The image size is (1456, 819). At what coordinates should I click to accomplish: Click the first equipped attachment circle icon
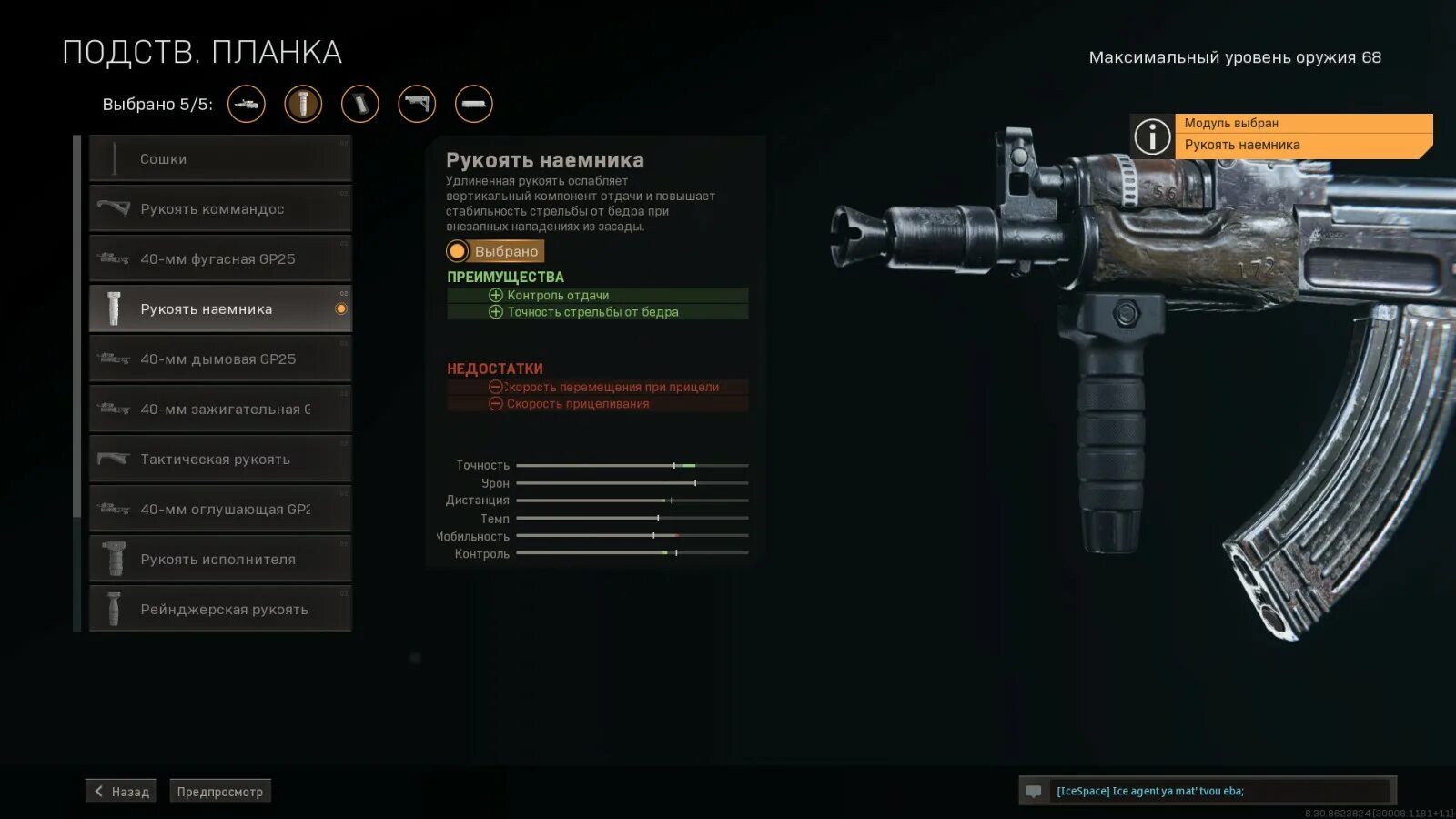[247, 104]
